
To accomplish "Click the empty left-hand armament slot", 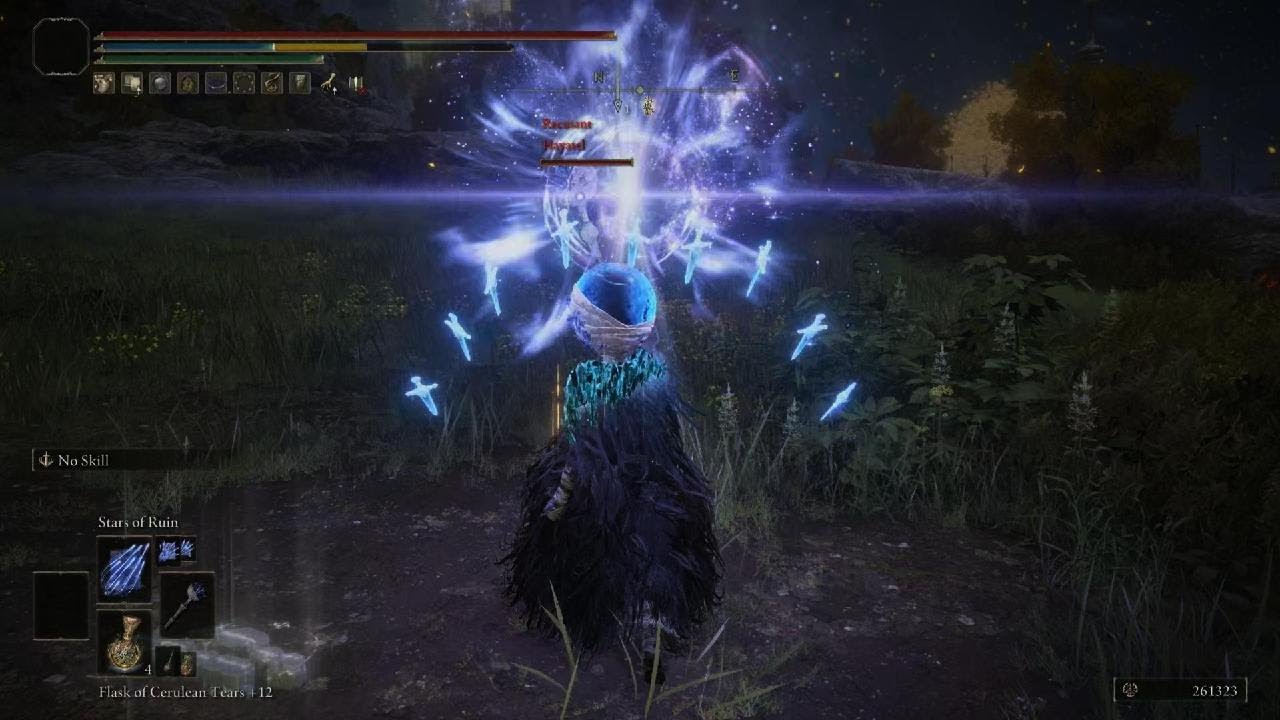I will pos(61,605).
